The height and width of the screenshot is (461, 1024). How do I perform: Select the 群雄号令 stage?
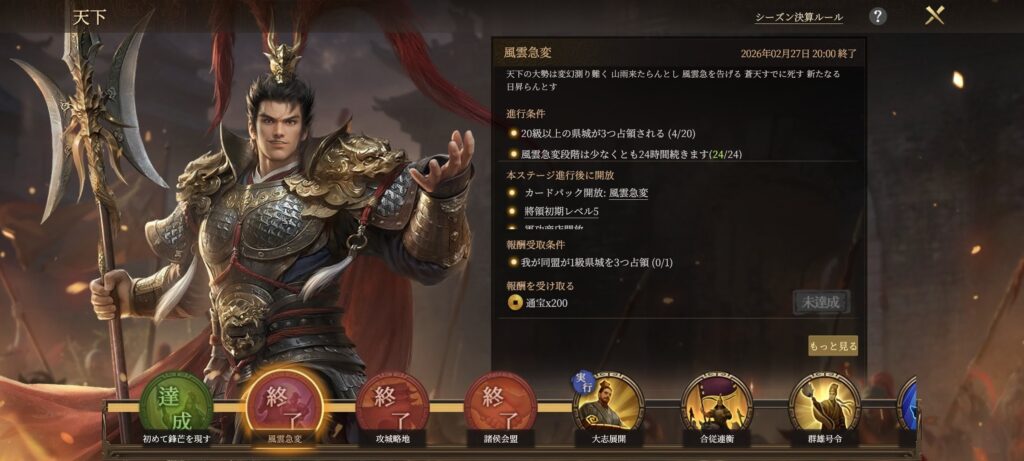click(824, 405)
